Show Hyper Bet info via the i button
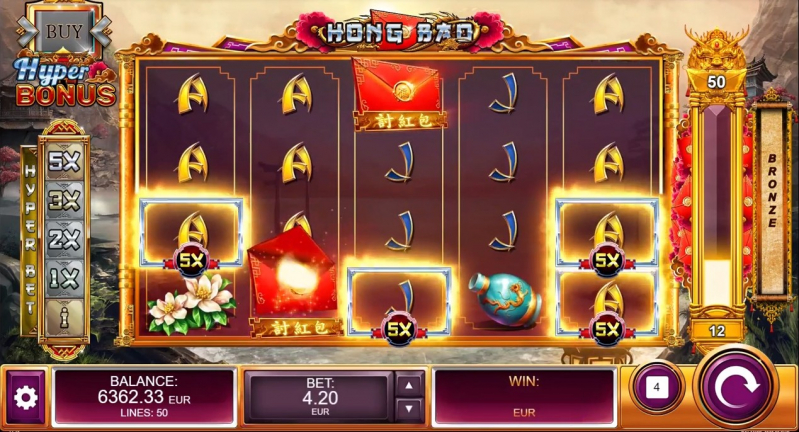 click(63, 314)
